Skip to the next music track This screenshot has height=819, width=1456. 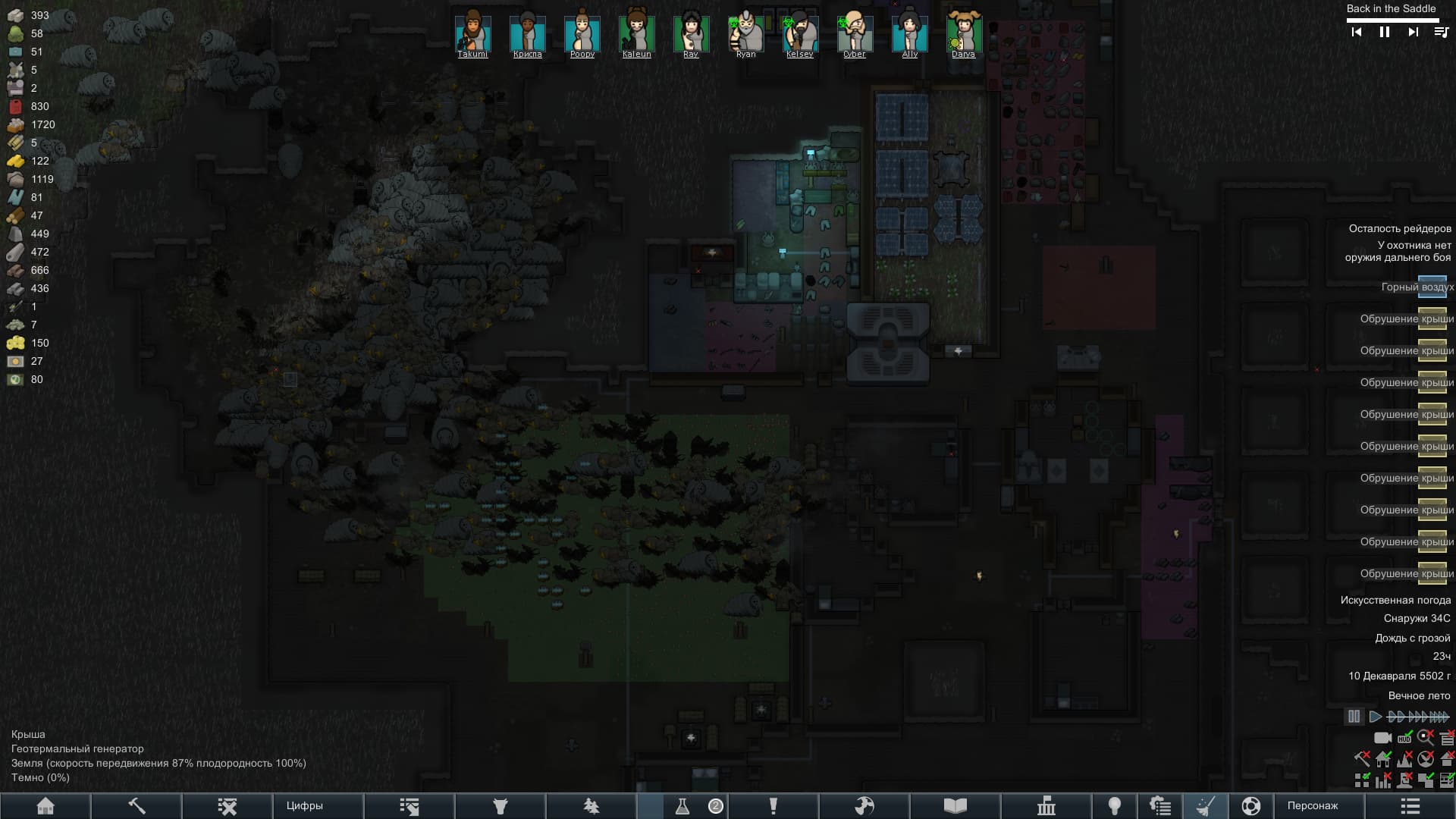1413,32
